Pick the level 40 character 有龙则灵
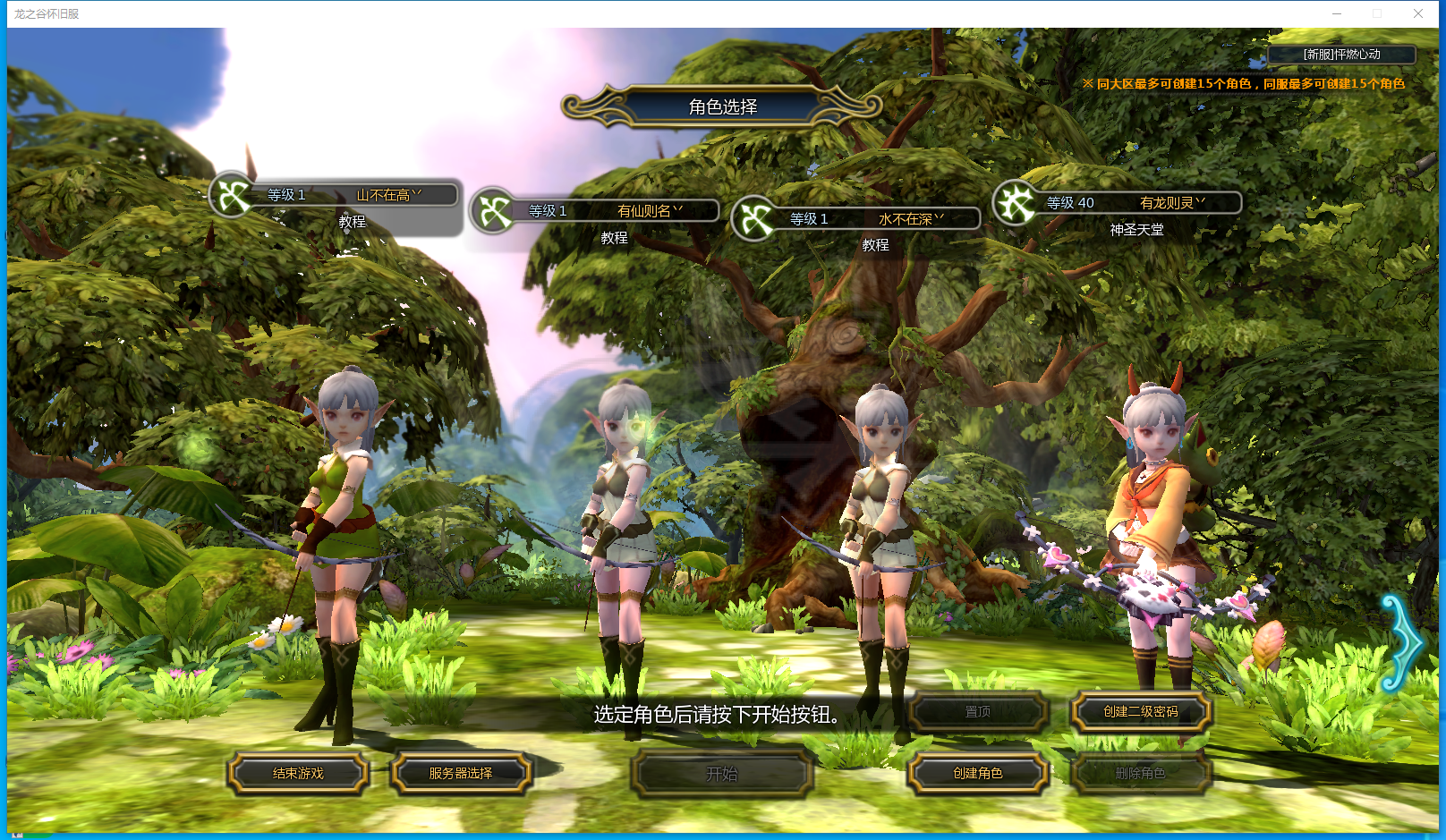Image resolution: width=1446 pixels, height=840 pixels. (x=1138, y=203)
